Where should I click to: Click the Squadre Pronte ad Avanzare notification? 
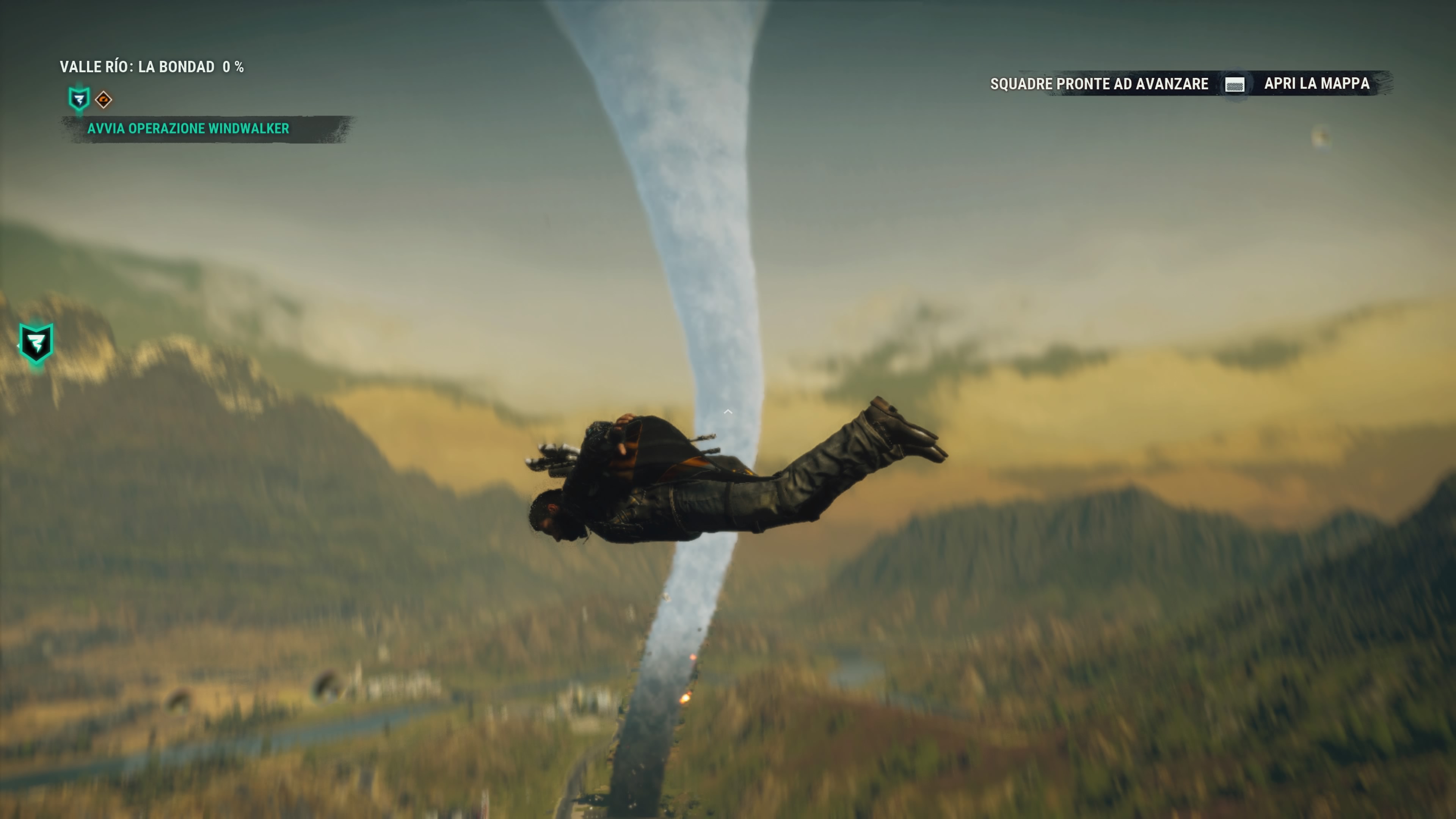point(1099,84)
